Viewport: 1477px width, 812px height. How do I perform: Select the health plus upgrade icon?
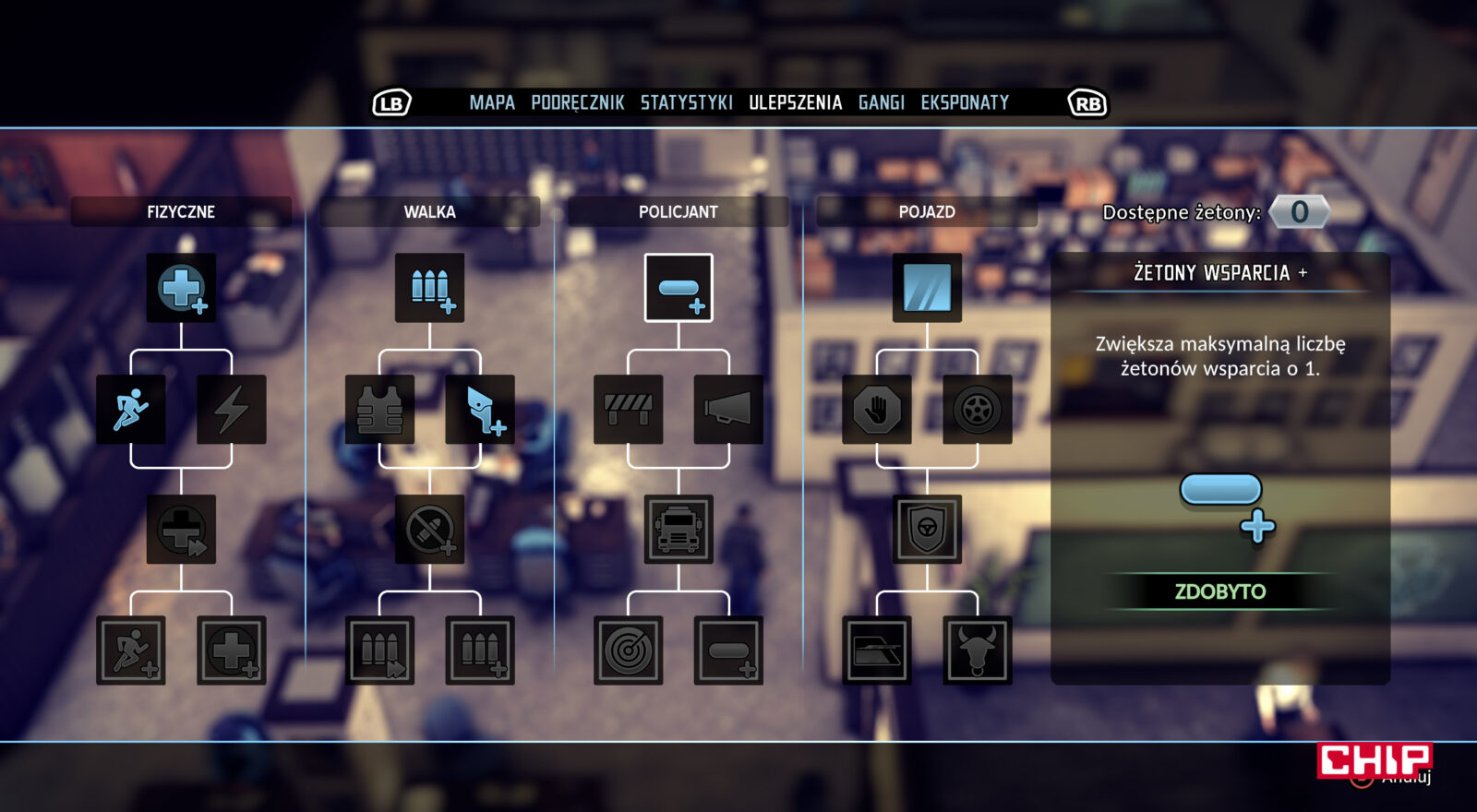(x=181, y=288)
